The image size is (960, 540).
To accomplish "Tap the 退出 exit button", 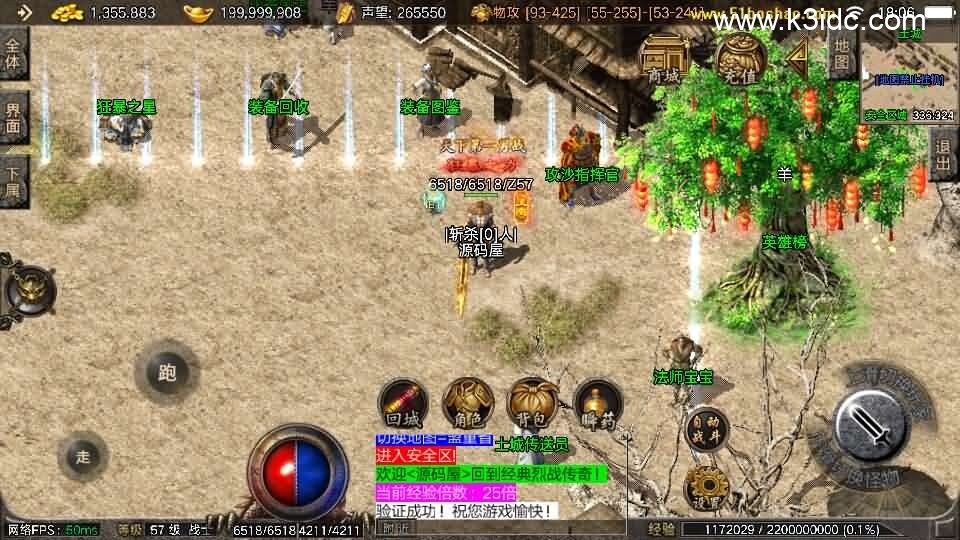I will click(943, 155).
